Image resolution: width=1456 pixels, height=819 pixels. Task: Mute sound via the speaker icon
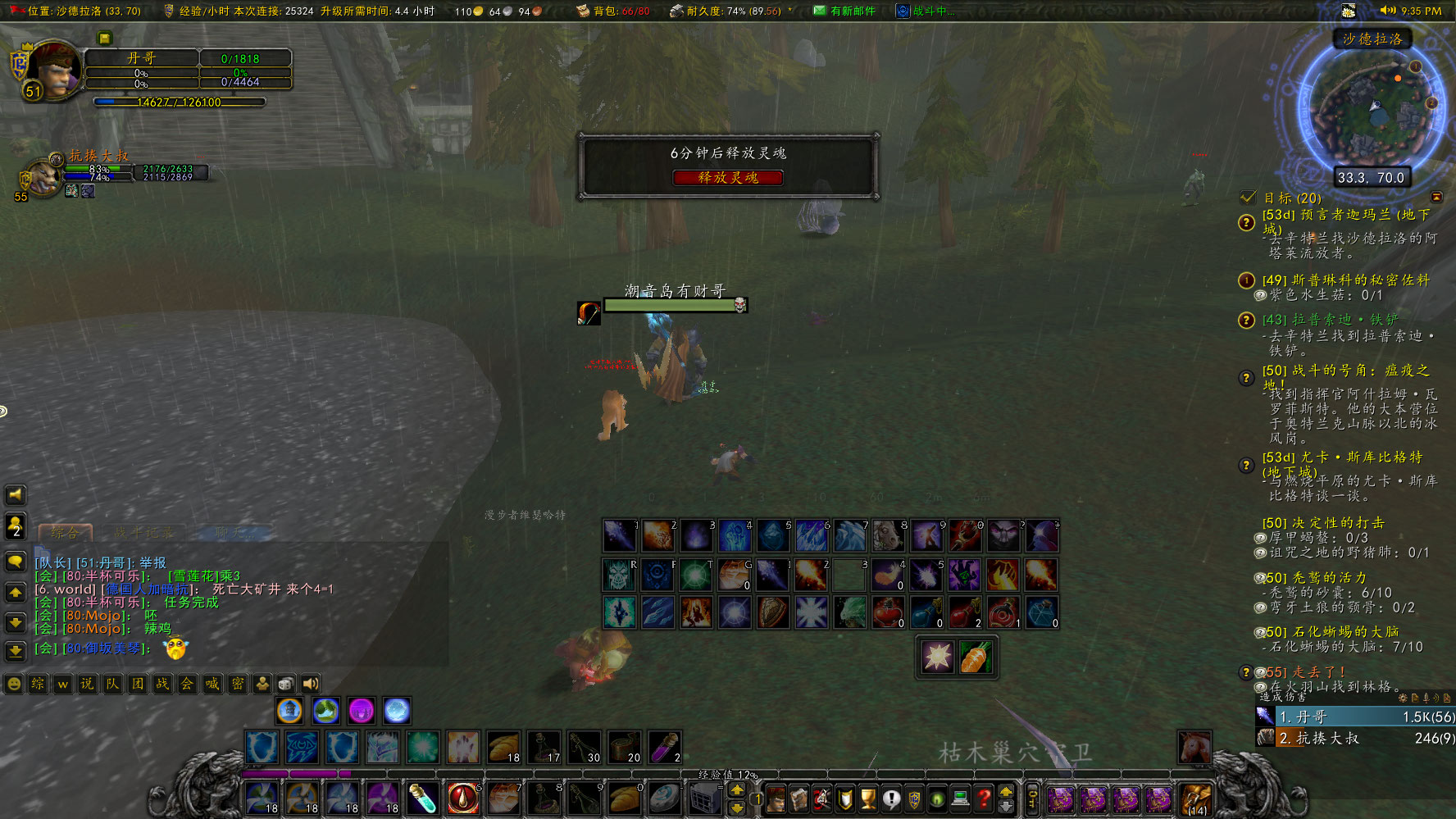point(310,683)
